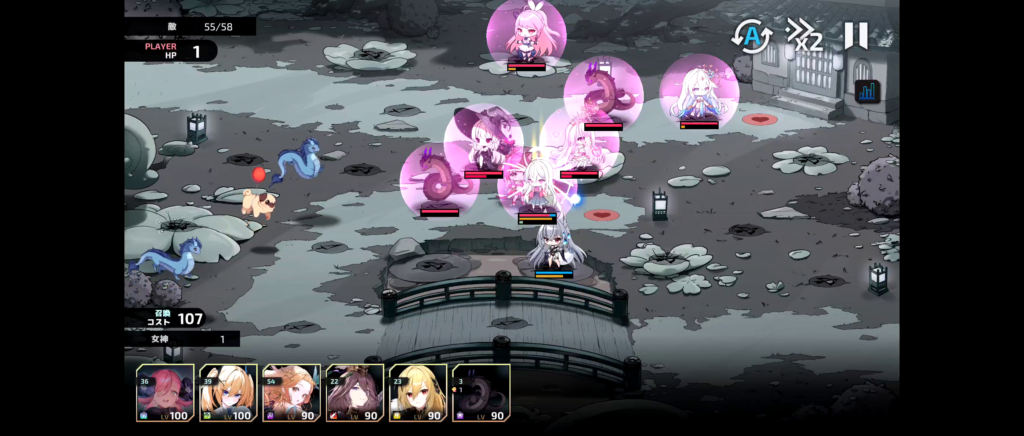The height and width of the screenshot is (436, 1024).
Task: Select the pink-haired unit card costing 36
Action: 165,392
